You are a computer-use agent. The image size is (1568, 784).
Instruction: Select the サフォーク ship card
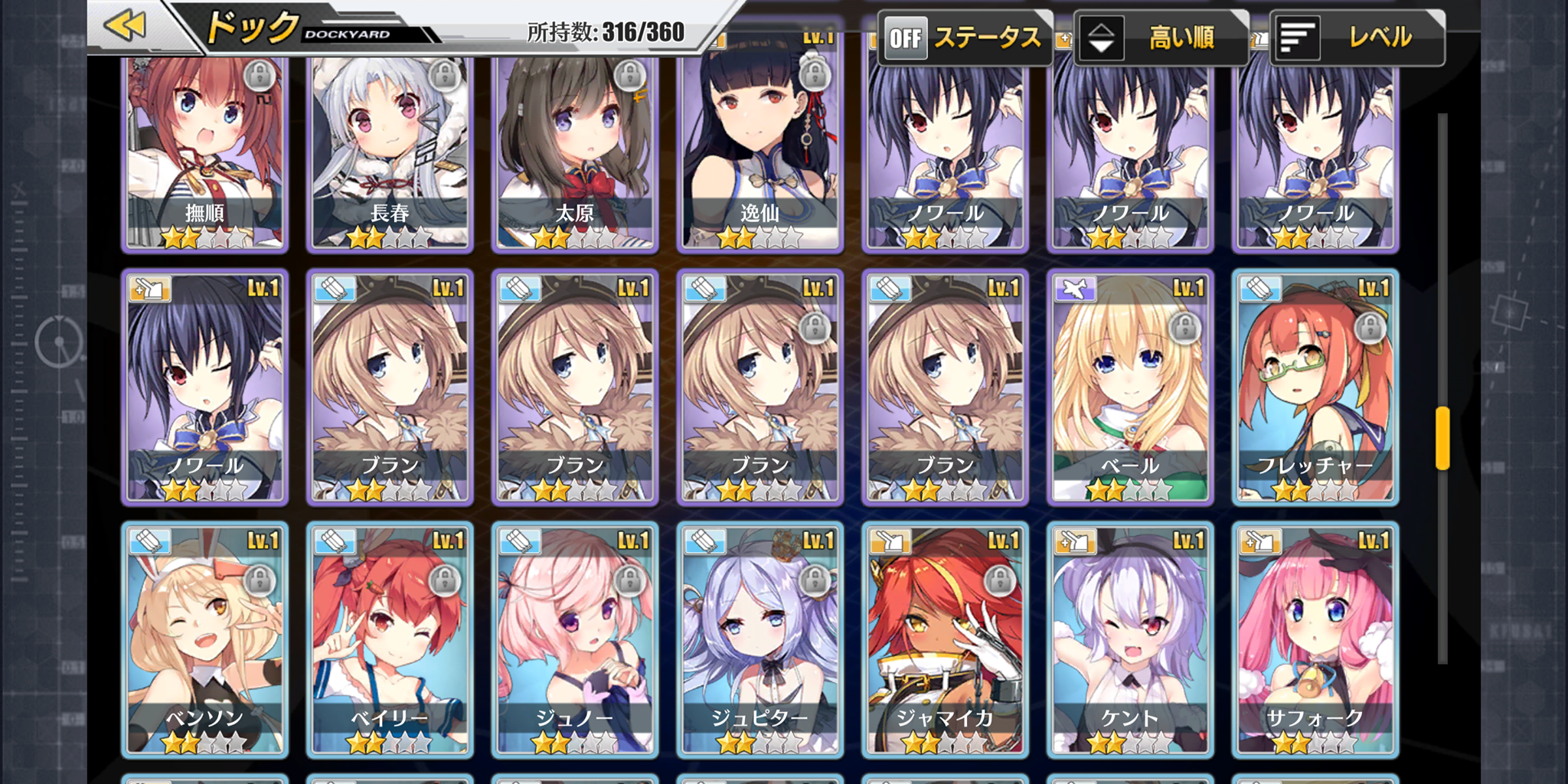1315,640
